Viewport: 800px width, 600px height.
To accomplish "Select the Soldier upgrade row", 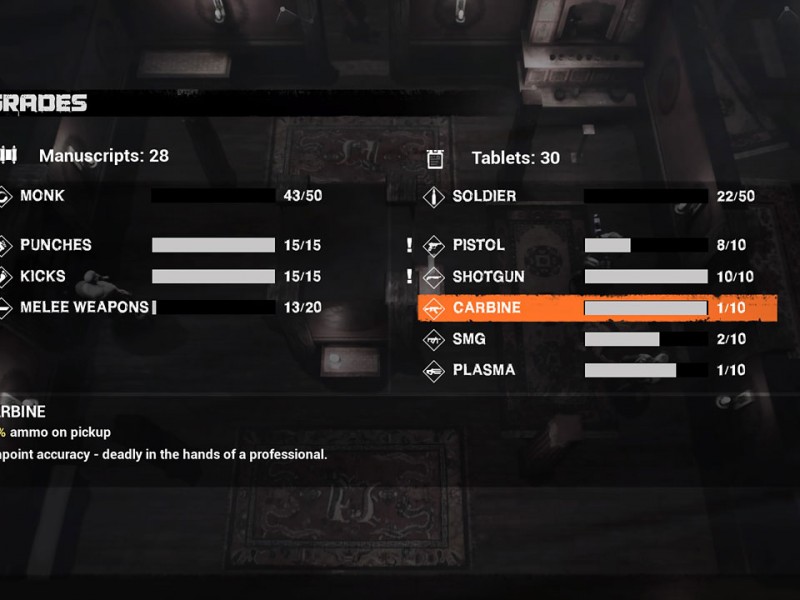I will point(484,196).
